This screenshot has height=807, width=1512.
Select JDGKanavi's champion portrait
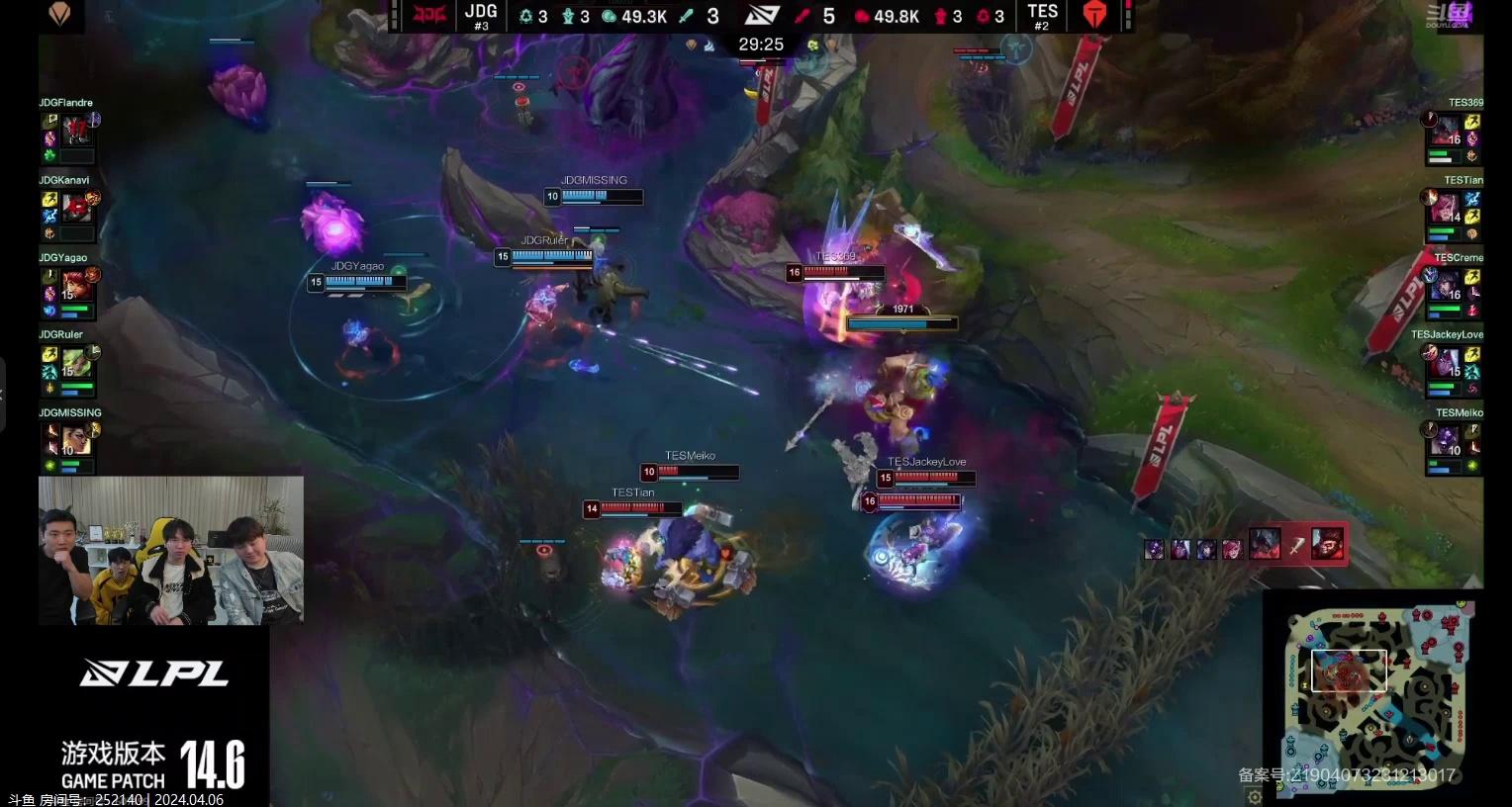[x=76, y=207]
